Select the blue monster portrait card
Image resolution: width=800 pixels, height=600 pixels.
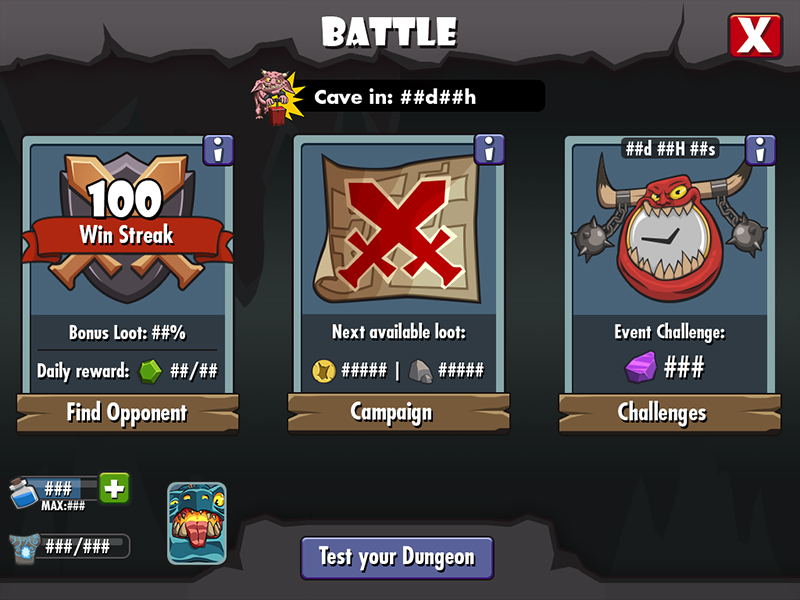tap(196, 523)
